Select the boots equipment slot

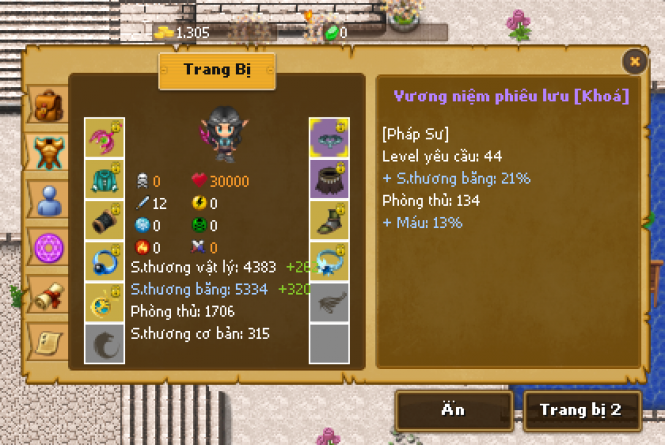329,219
